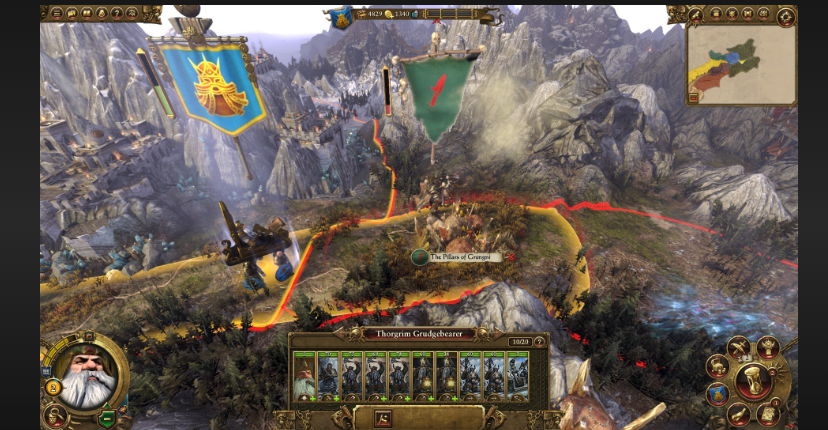This screenshot has width=828, height=430.
Task: Click the golden anvil icon button
Action: (717, 366)
